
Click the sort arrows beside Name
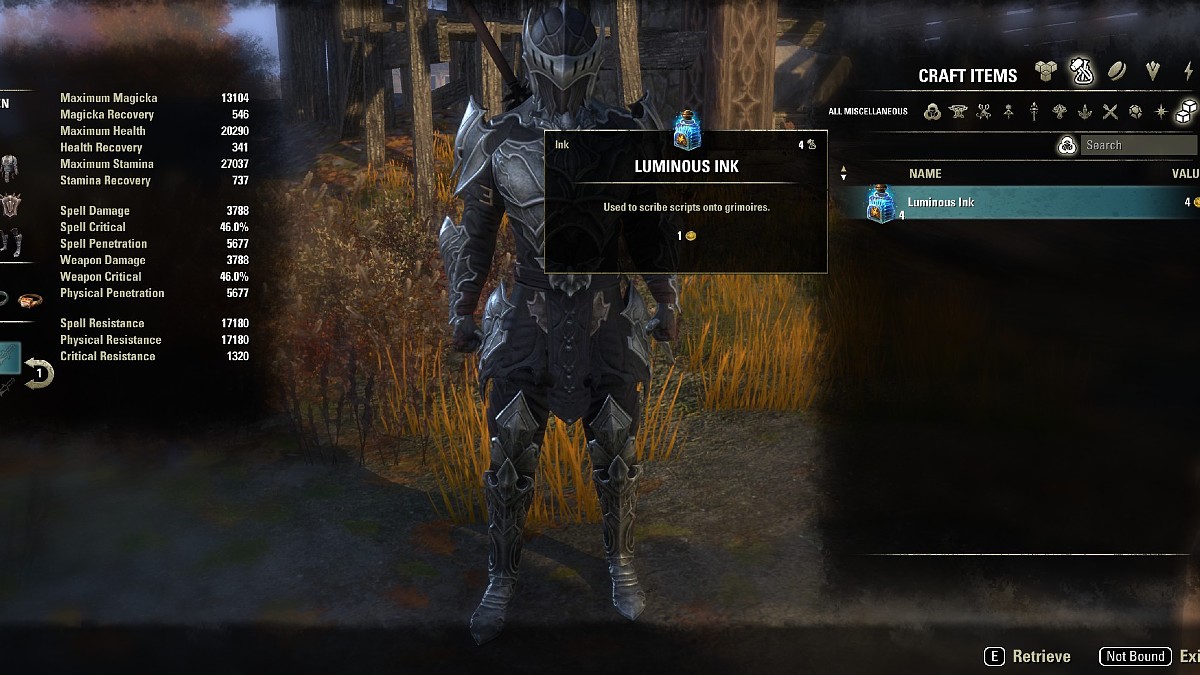click(x=843, y=174)
